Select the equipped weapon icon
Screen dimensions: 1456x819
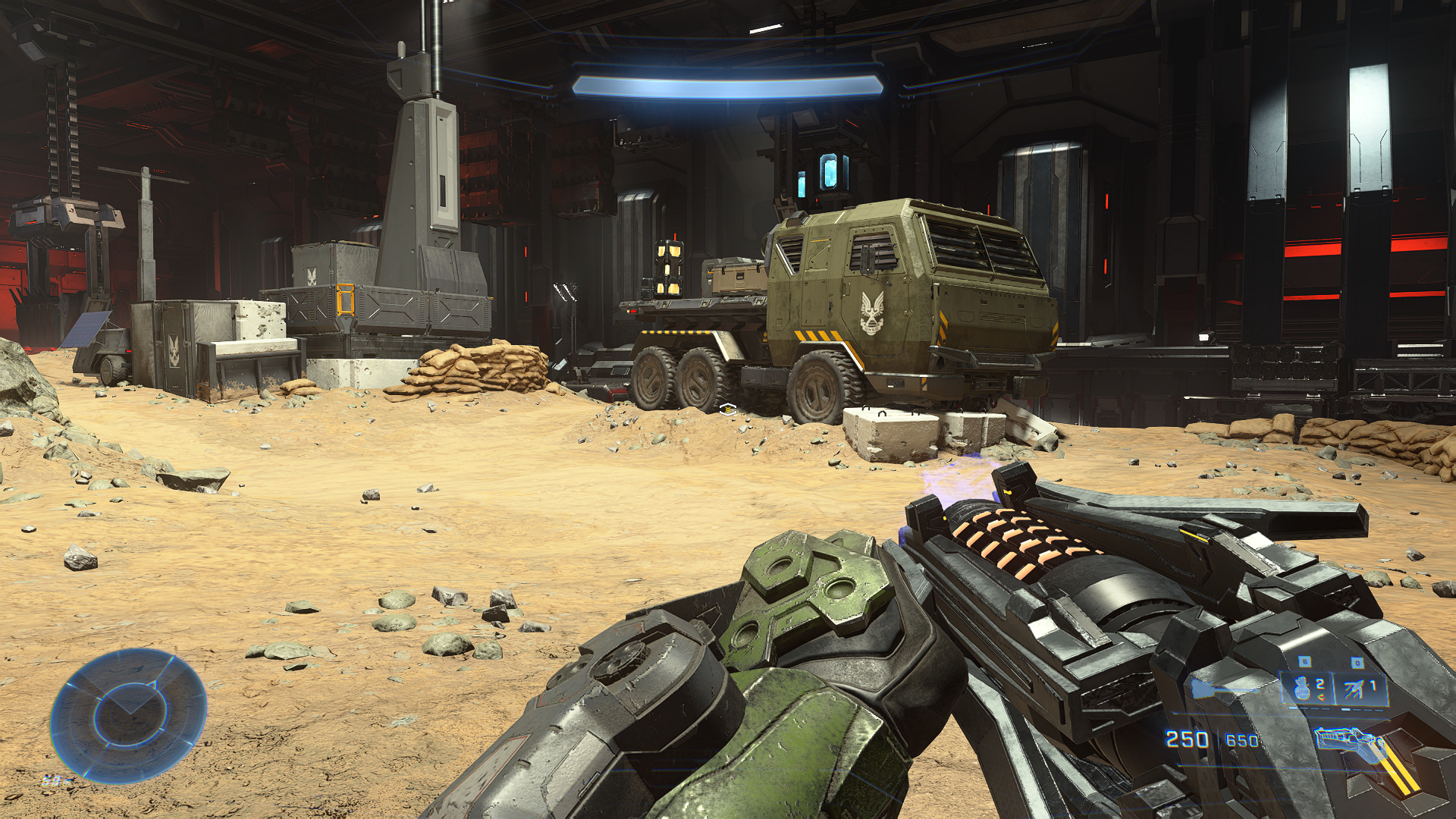[x=1350, y=742]
